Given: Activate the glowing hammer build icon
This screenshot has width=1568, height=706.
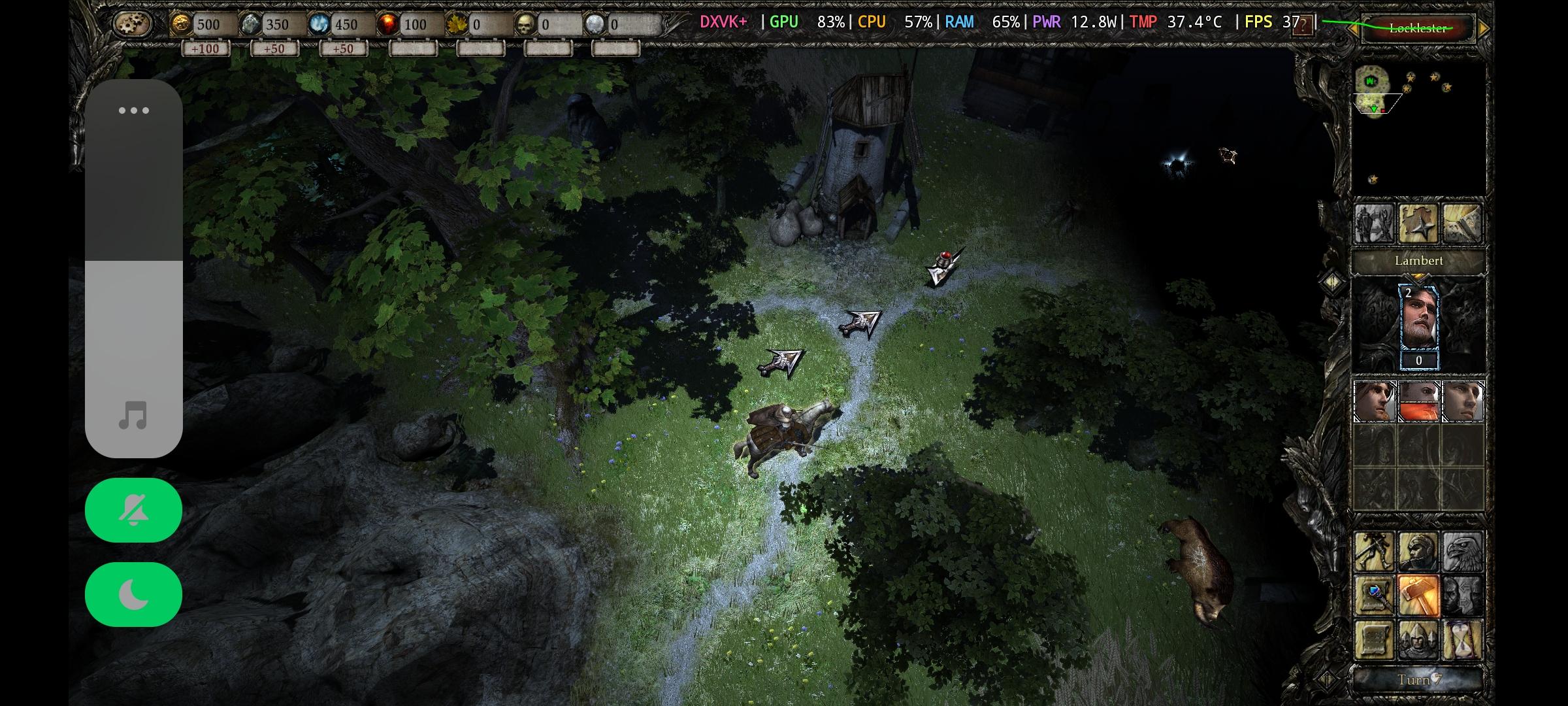Looking at the screenshot, I should click(x=1418, y=596).
